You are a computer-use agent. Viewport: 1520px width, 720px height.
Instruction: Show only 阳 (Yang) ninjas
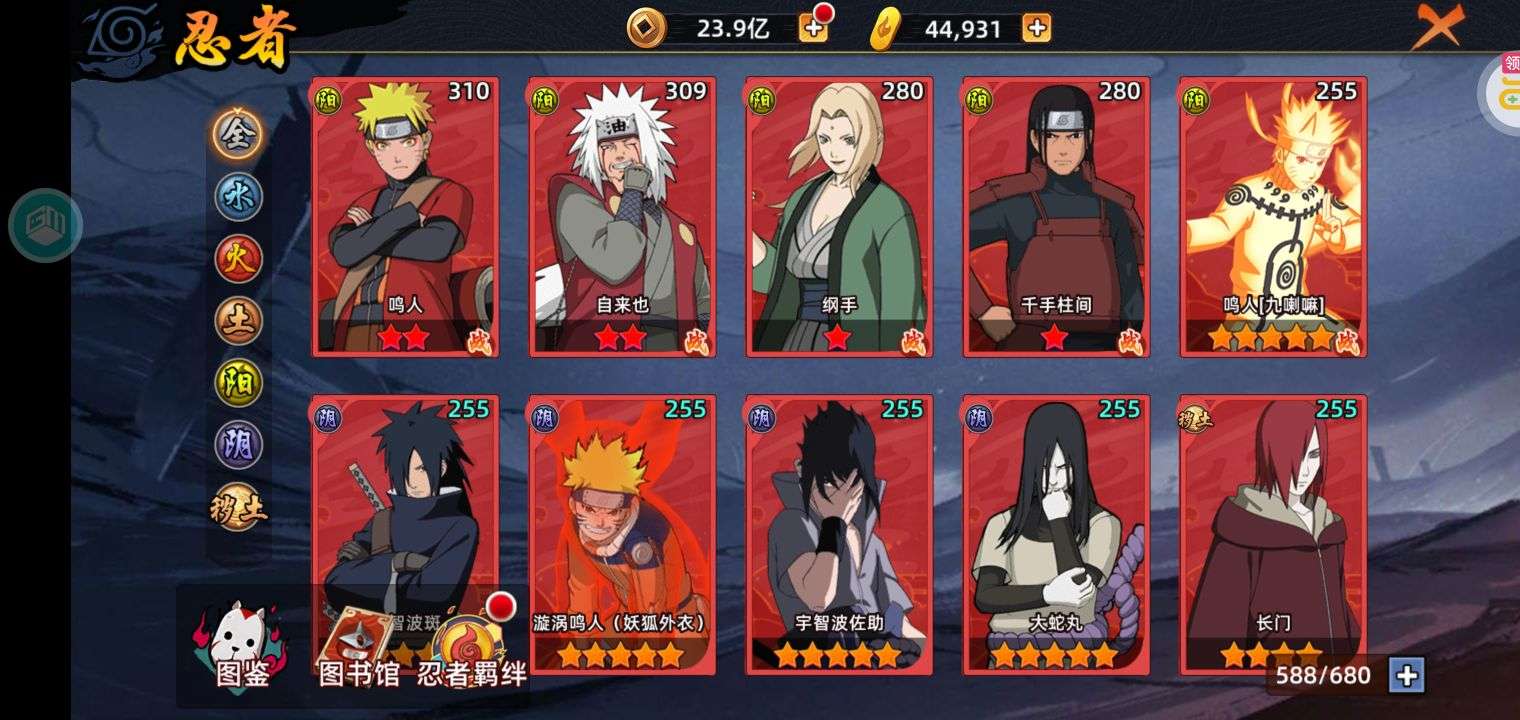coord(238,383)
